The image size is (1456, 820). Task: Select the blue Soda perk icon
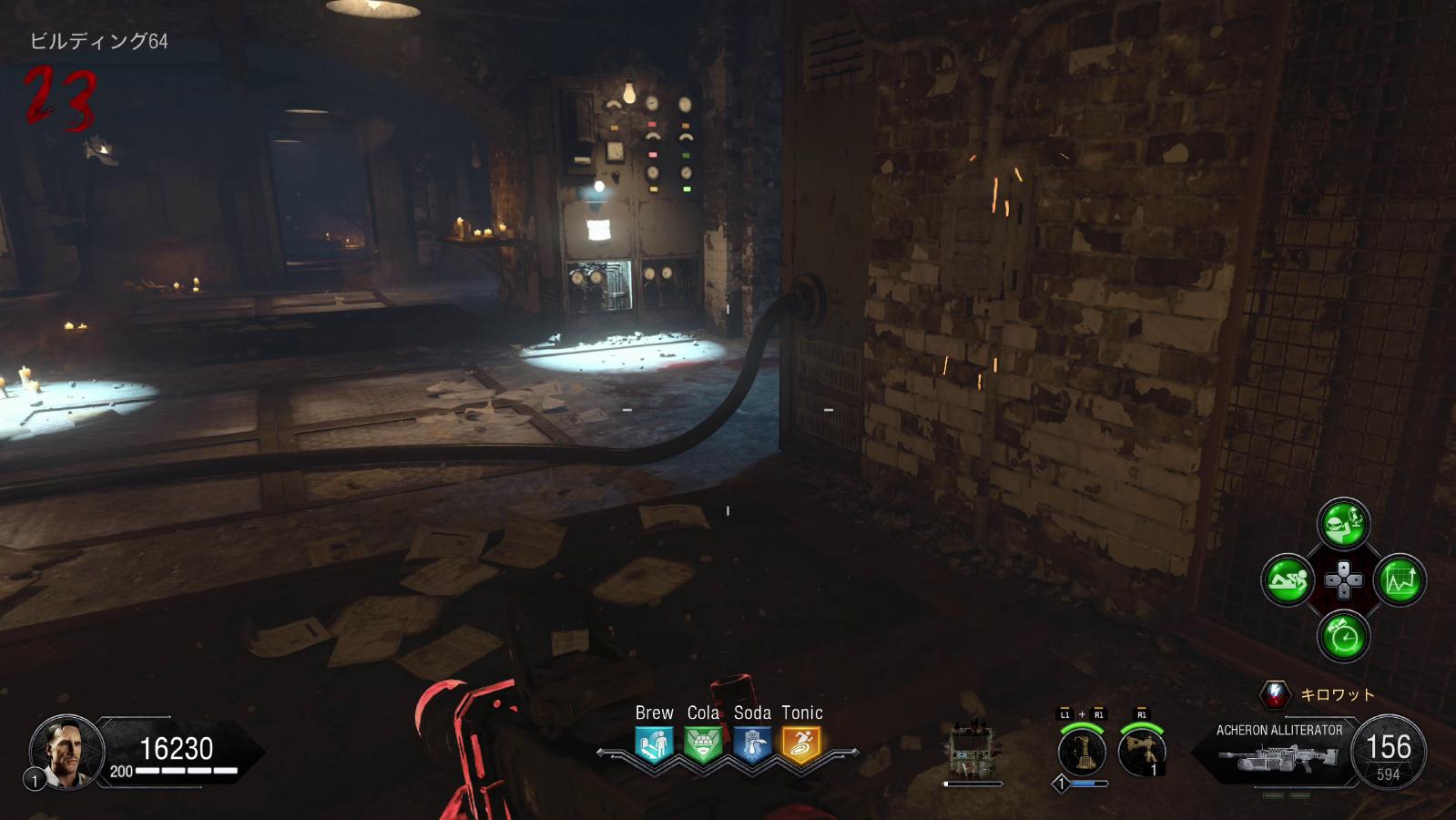[x=752, y=745]
